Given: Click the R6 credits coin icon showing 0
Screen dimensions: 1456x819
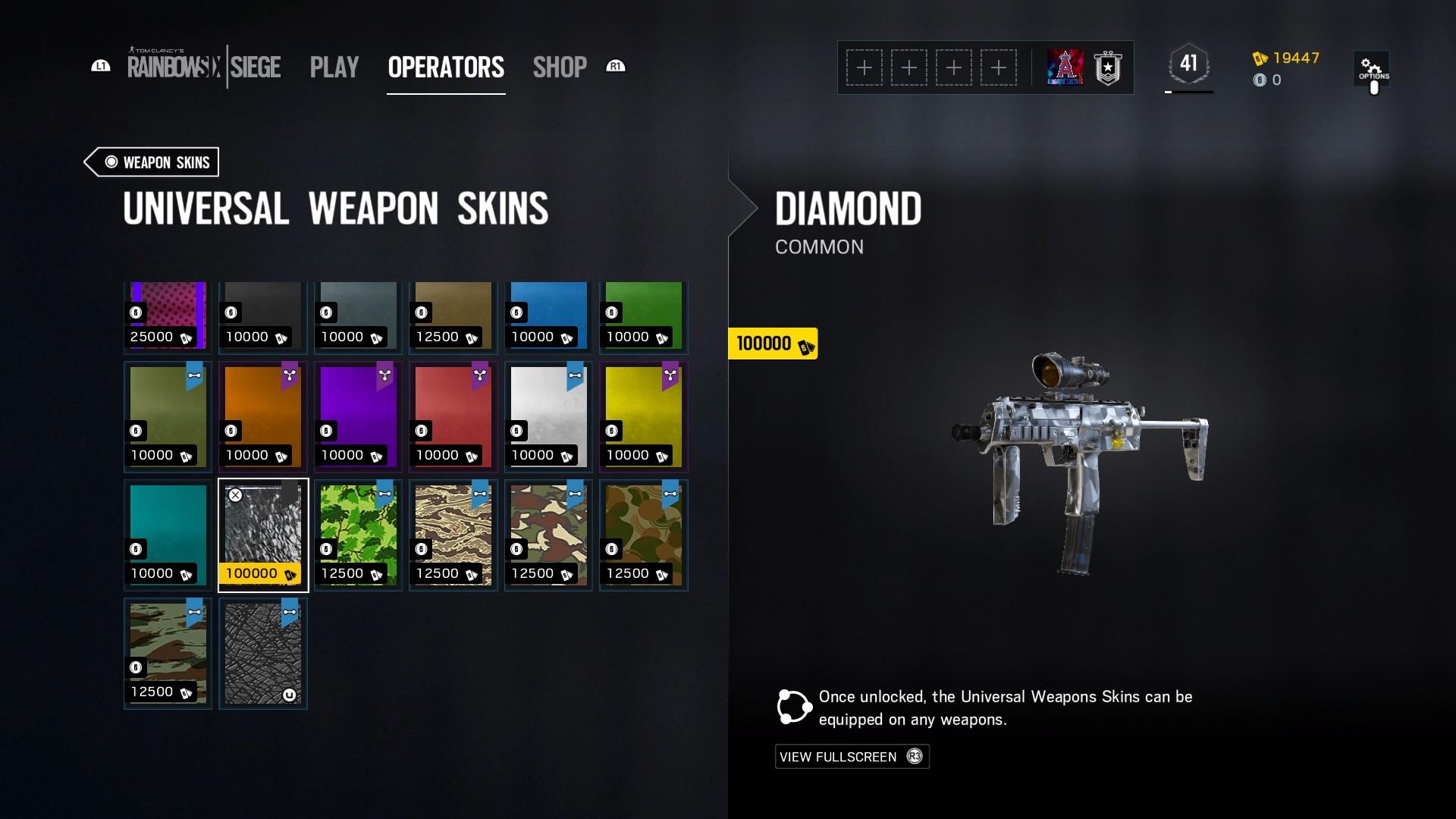Looking at the screenshot, I should 1261,80.
